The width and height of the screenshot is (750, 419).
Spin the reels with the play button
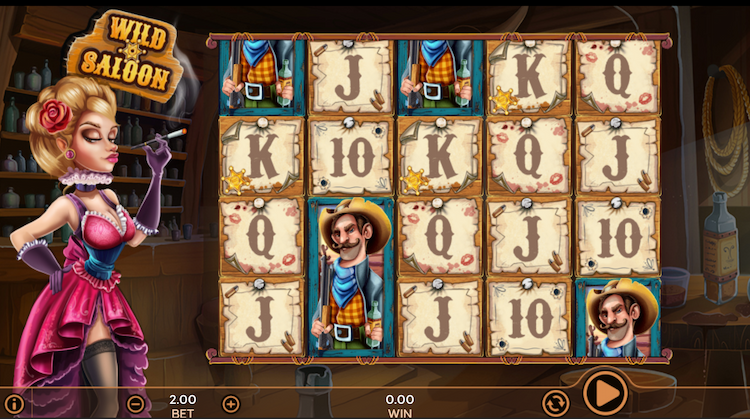tap(604, 392)
